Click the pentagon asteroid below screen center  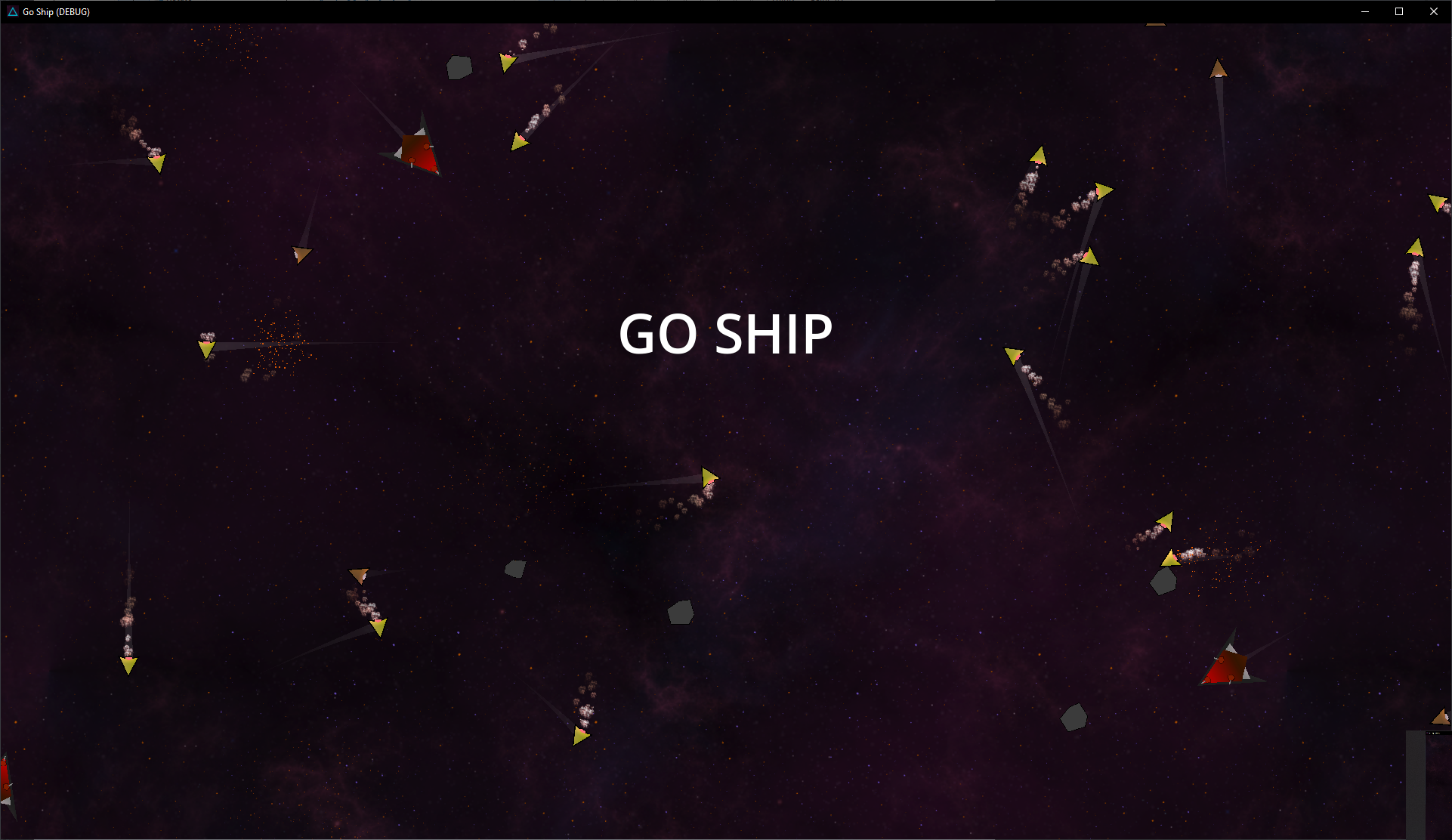pyautogui.click(x=679, y=613)
